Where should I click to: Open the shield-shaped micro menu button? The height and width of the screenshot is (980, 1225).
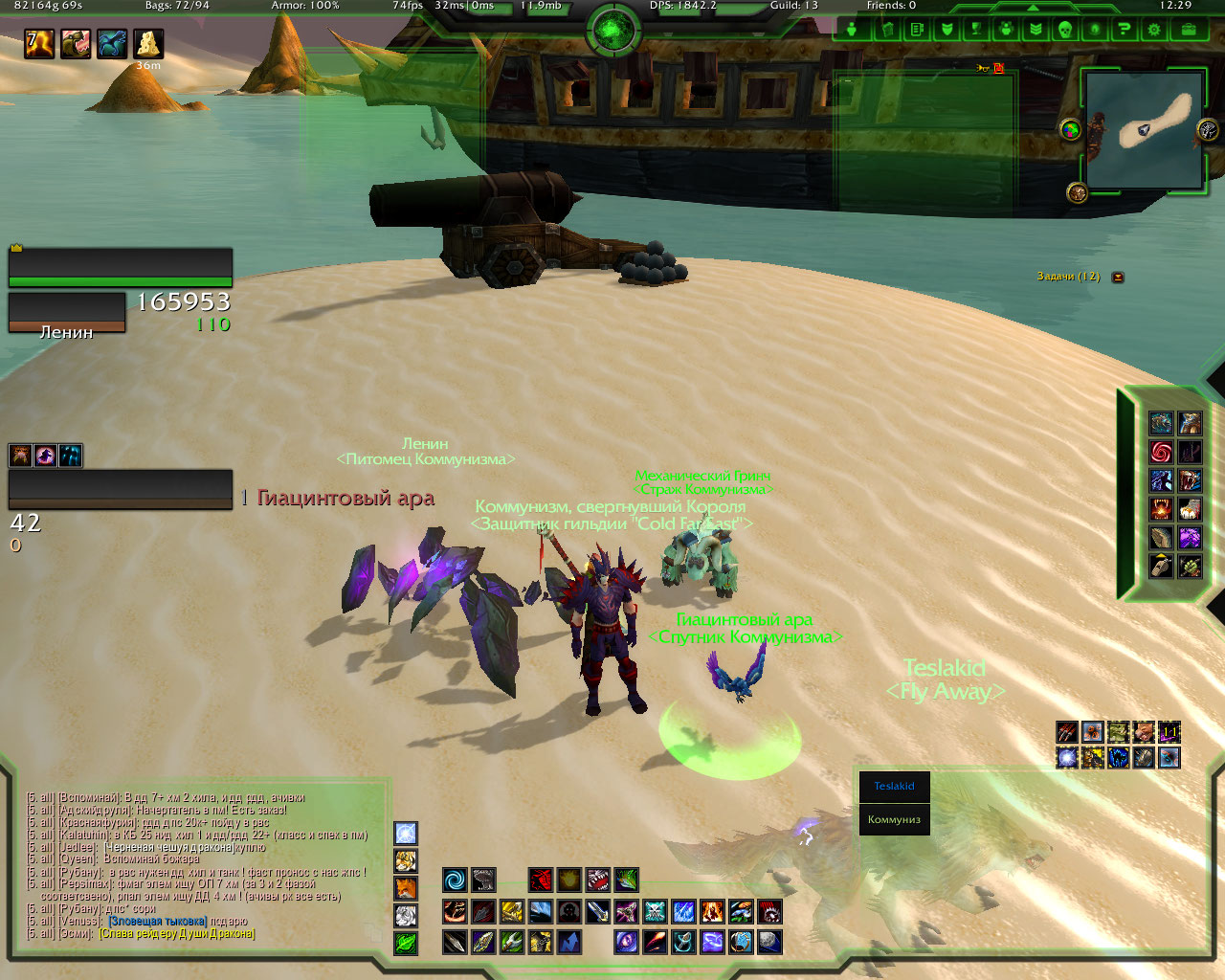pos(947,29)
